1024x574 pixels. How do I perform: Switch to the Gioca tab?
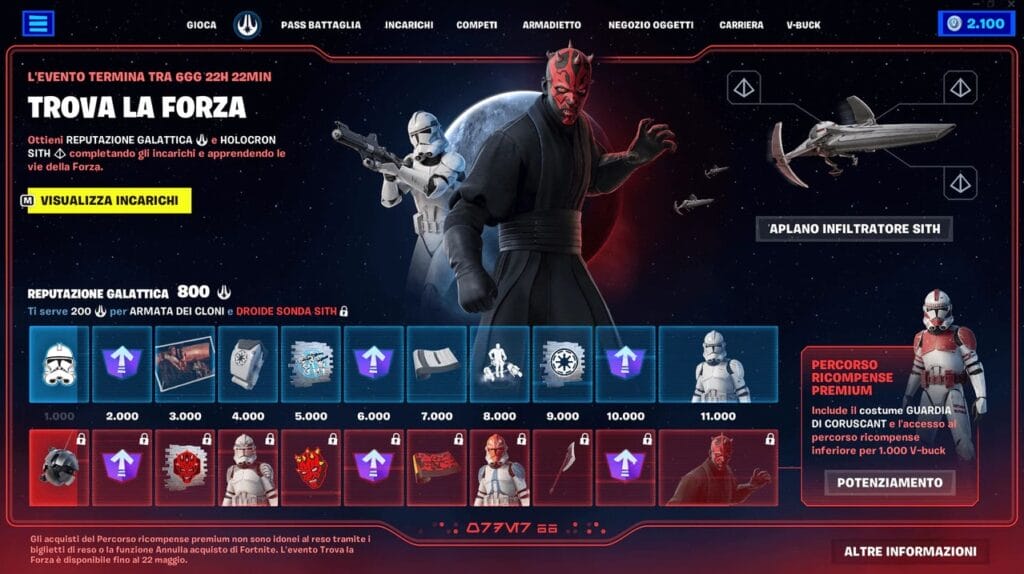pyautogui.click(x=201, y=24)
